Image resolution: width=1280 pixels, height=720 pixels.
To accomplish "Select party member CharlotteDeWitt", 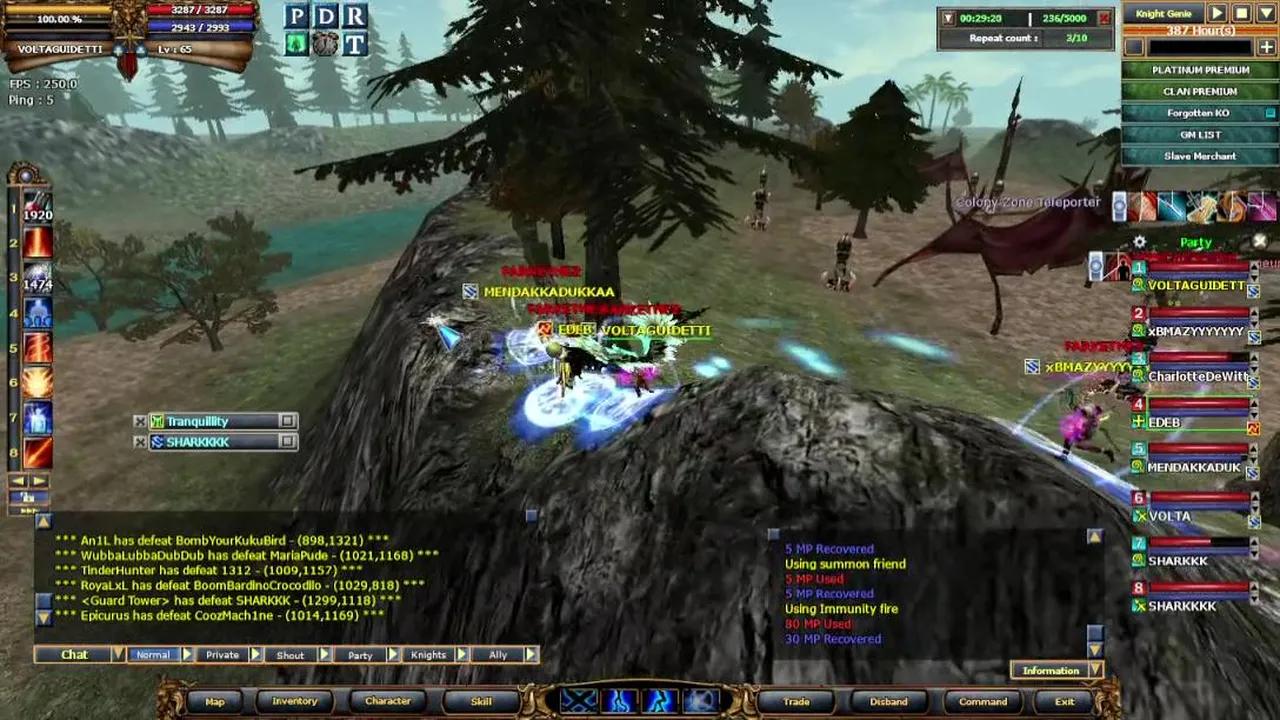I will click(1197, 377).
